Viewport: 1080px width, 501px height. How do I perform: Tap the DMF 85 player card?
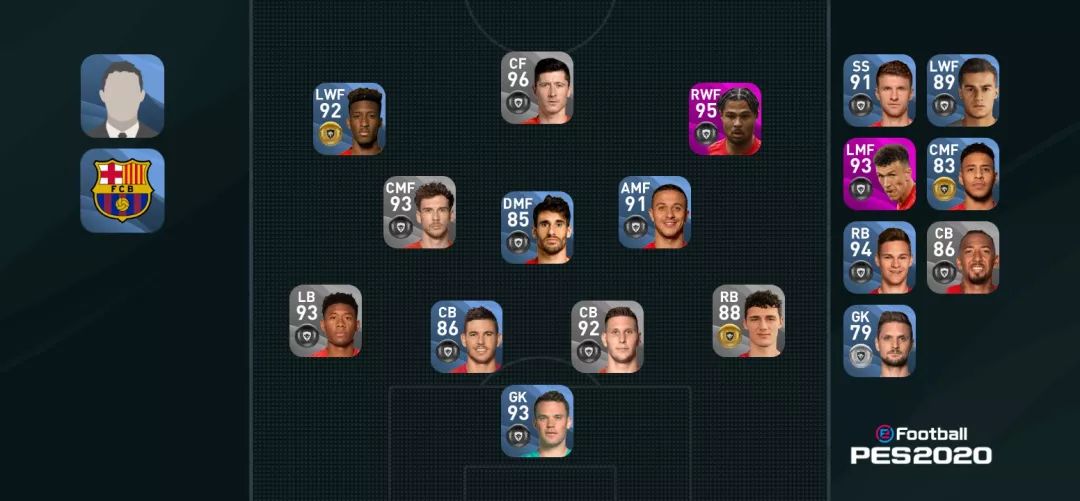(x=537, y=227)
